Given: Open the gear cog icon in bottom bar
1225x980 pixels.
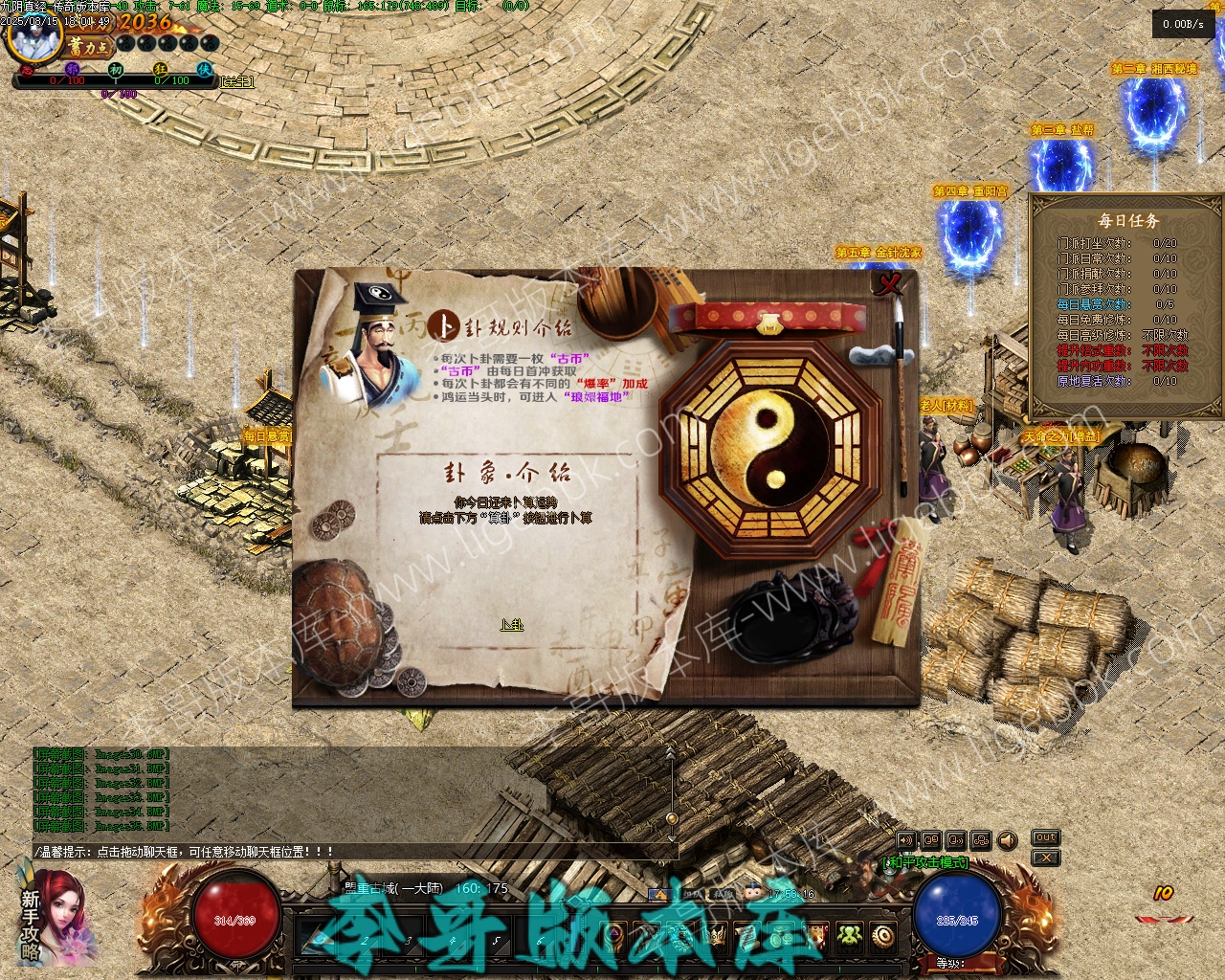Looking at the screenshot, I should point(883,935).
